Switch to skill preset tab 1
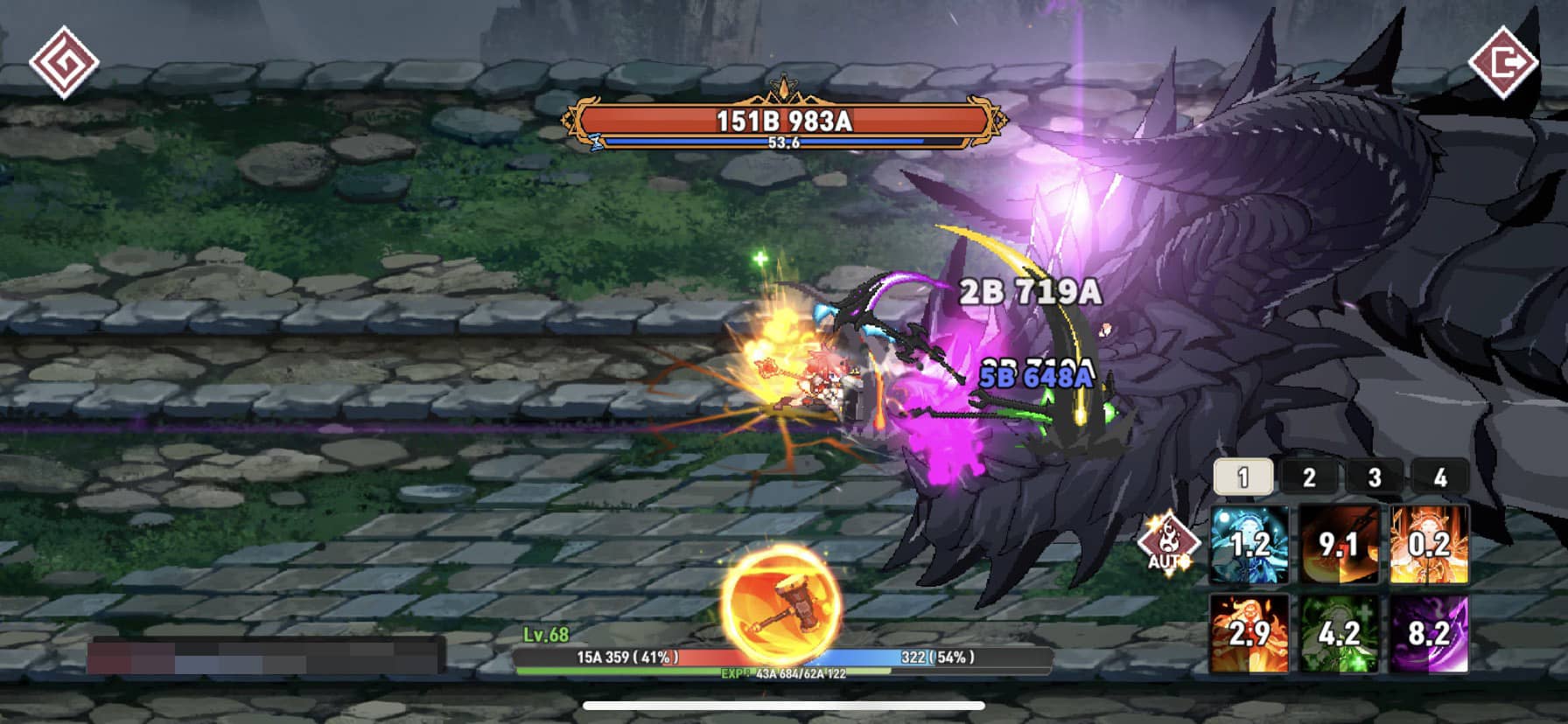Viewport: 1568px width, 724px height. pyautogui.click(x=1243, y=477)
